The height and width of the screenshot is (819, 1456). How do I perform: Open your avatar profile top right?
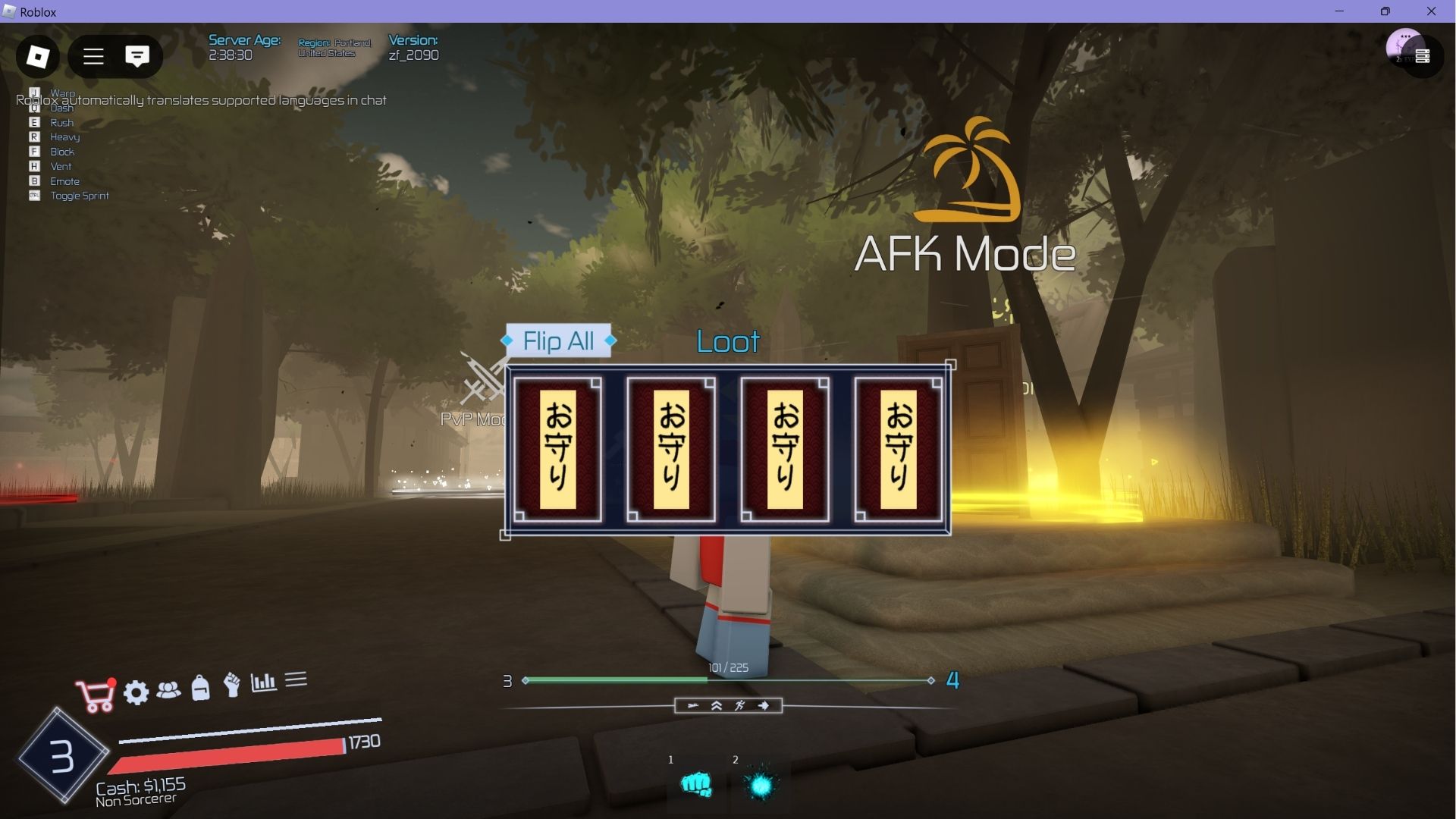coord(1404,47)
